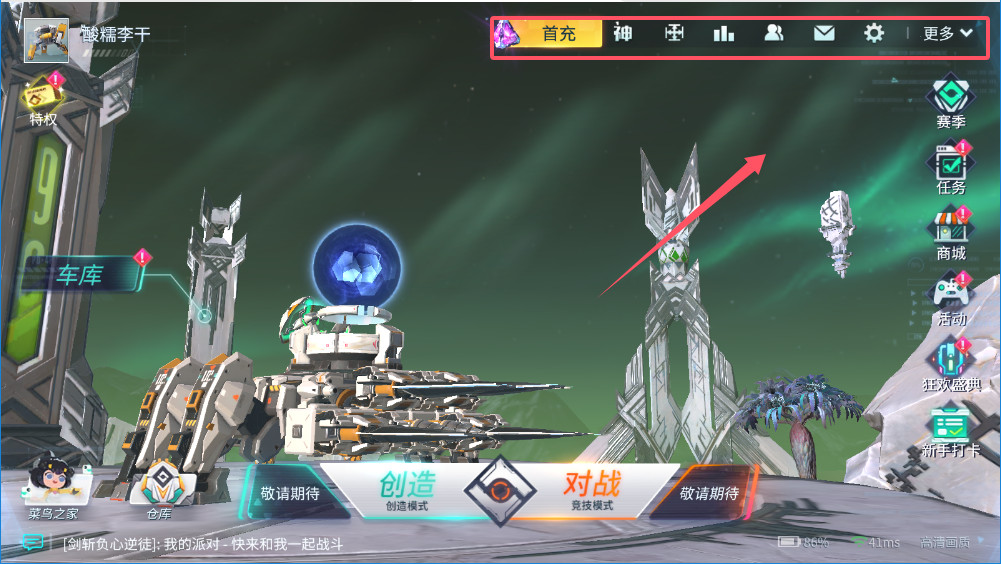Go to the 车库 garage

[80, 275]
